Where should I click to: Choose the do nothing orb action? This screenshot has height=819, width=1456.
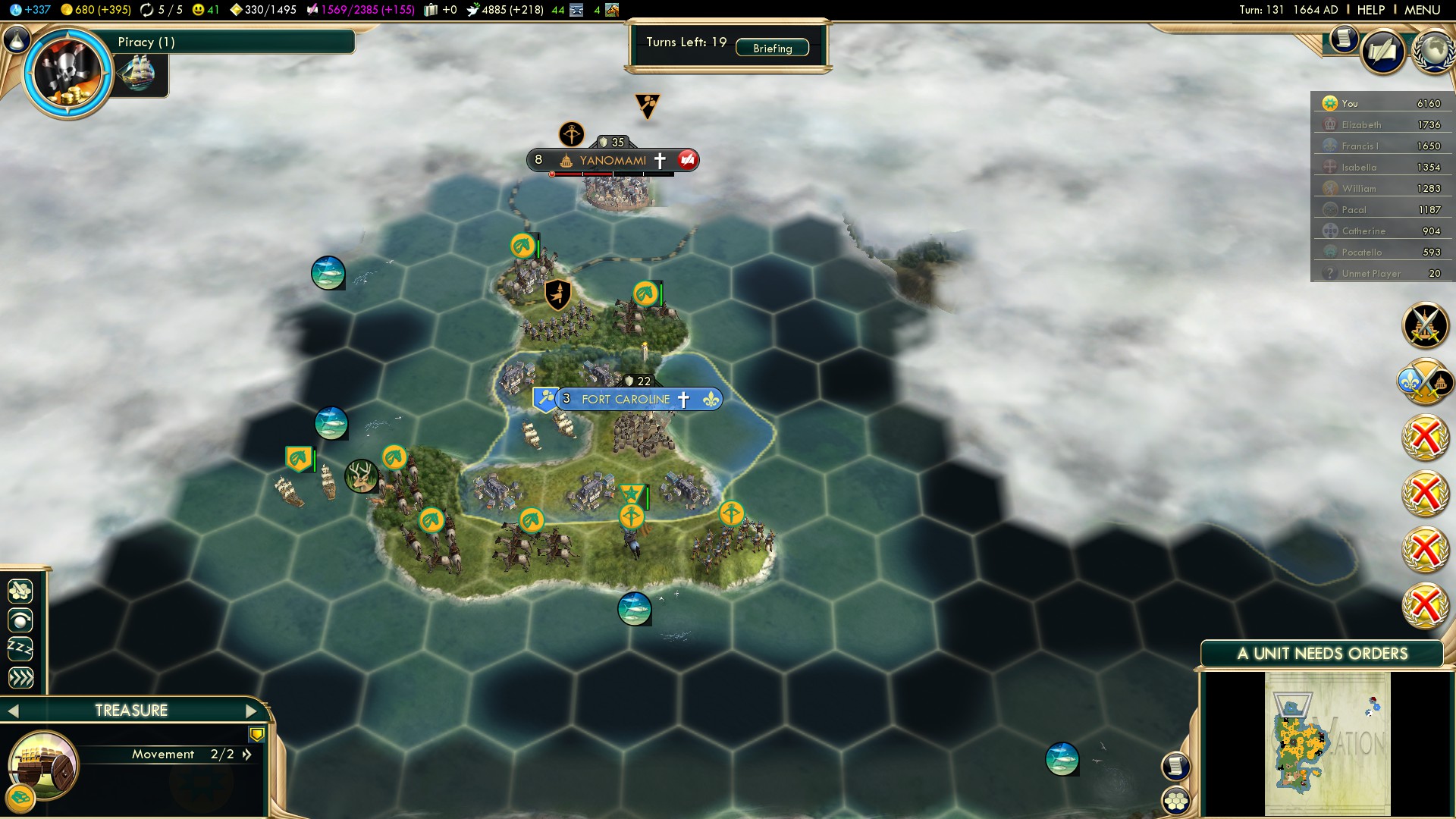pos(20,620)
